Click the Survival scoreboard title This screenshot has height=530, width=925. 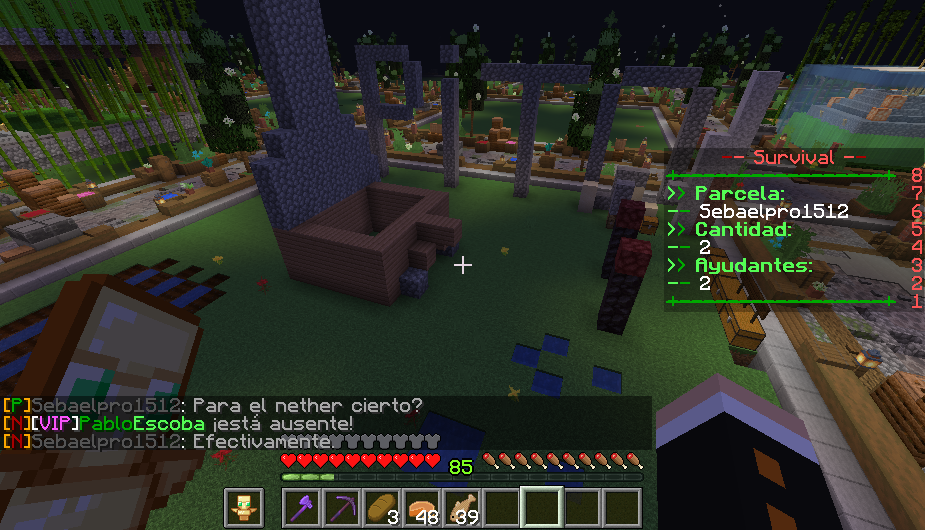point(793,157)
